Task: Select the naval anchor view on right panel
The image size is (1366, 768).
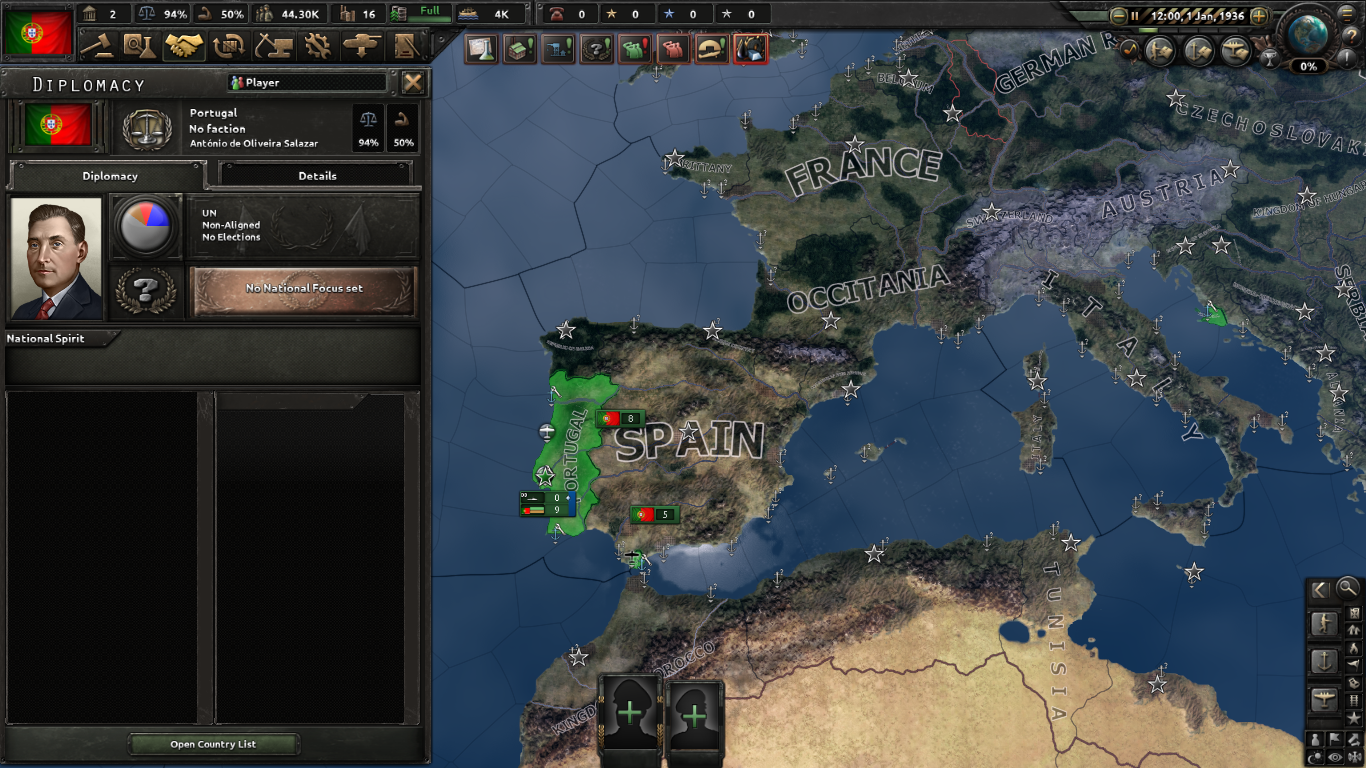Action: [x=1324, y=661]
